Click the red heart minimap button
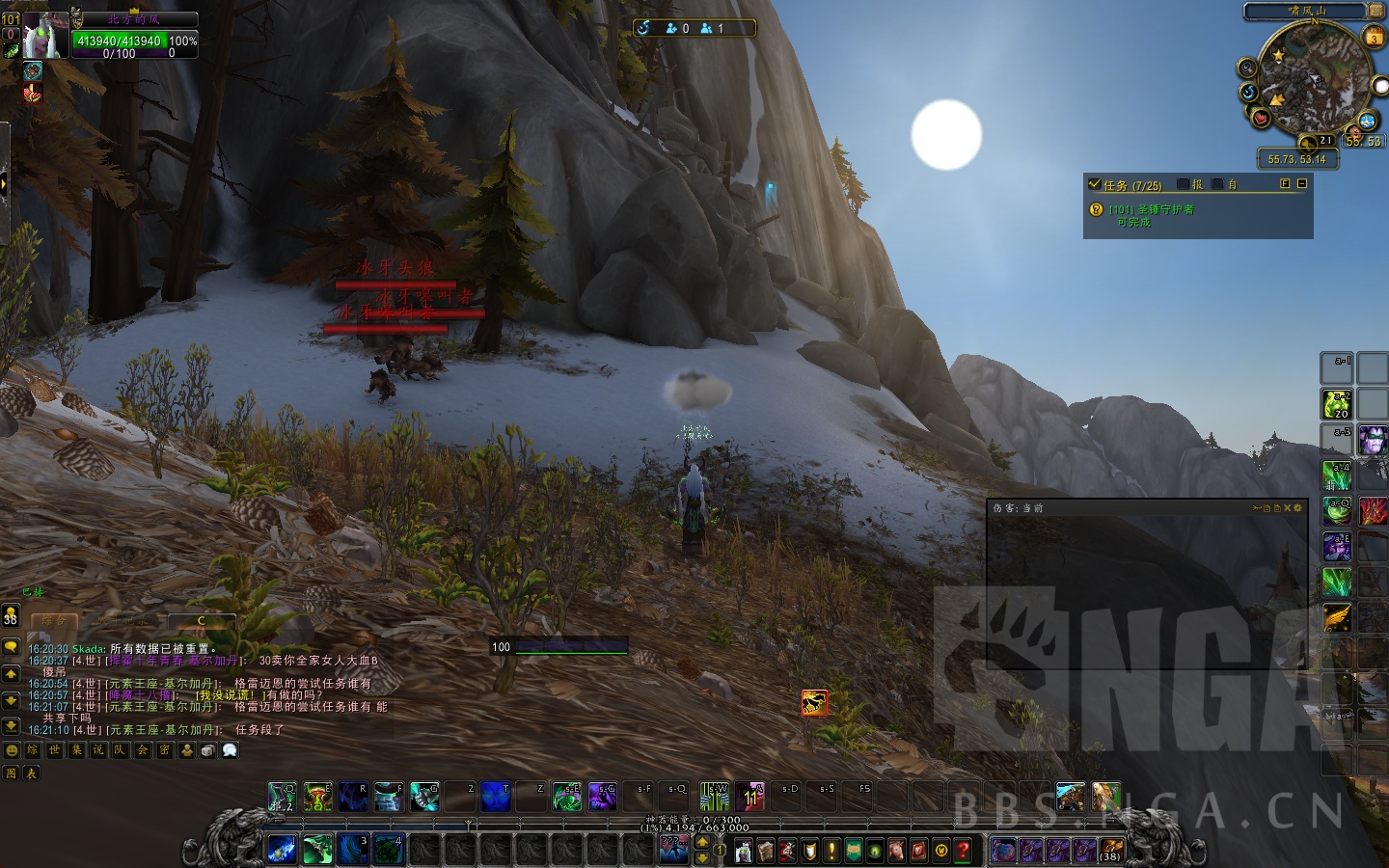This screenshot has height=868, width=1389. click(x=1261, y=118)
